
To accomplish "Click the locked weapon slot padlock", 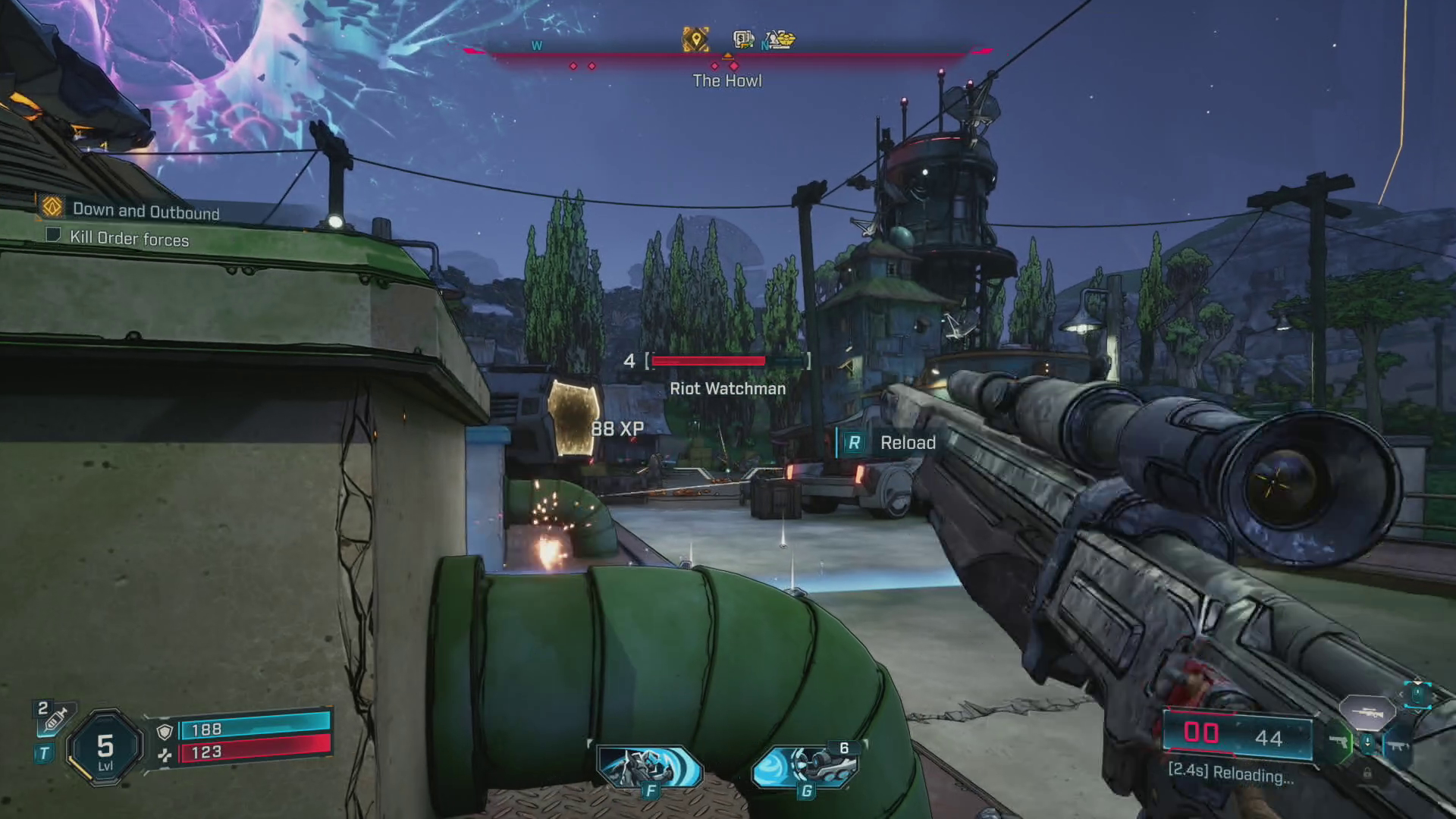I will coord(1367,773).
